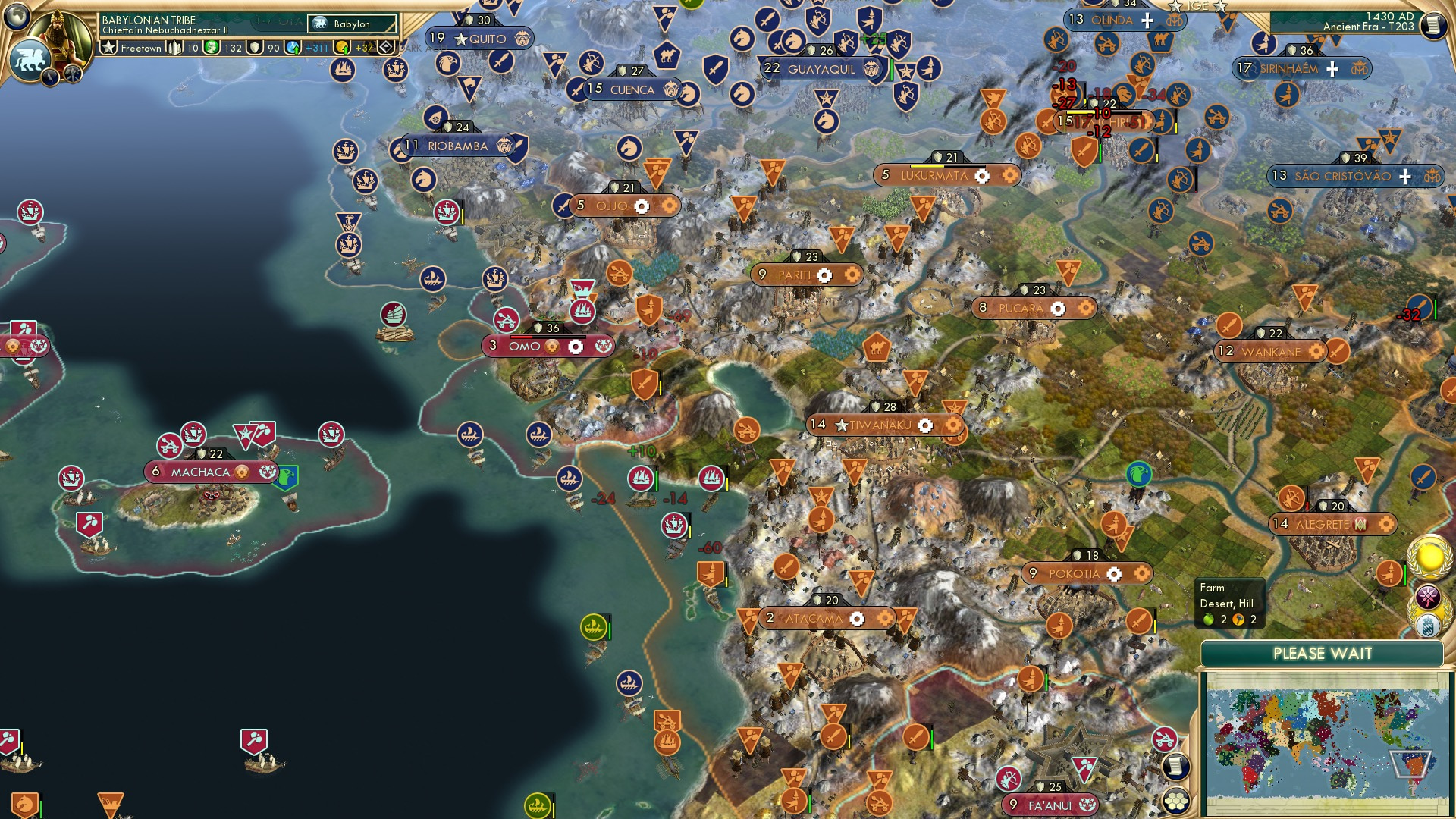This screenshot has width=1456, height=819.
Task: Click the PLEASE WAIT banner
Action: click(x=1323, y=652)
